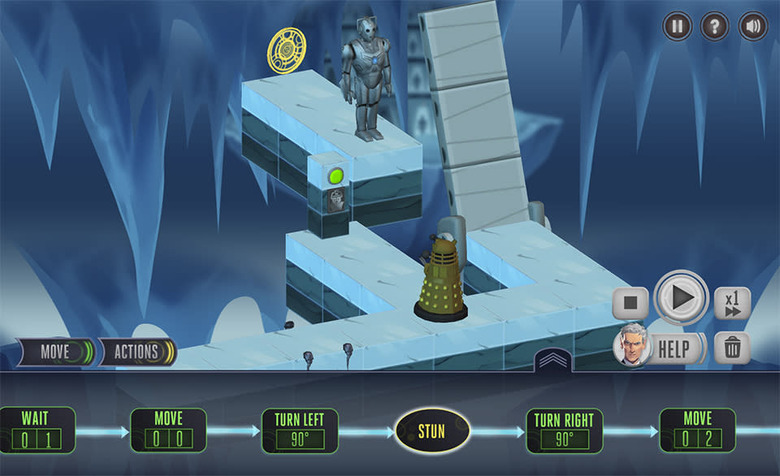Open the question mark help screen
Screen dimensions: 780x476
tap(714, 26)
